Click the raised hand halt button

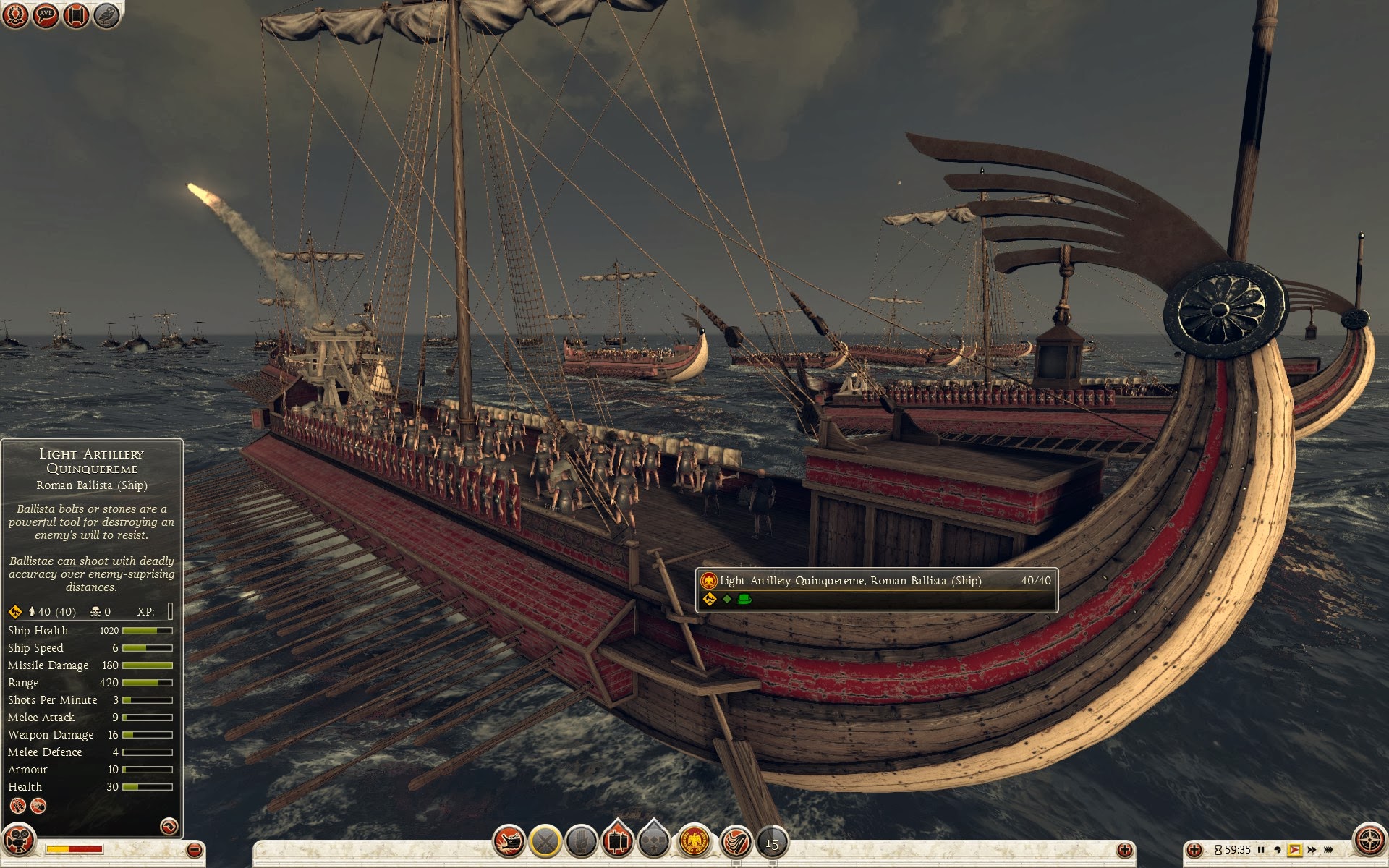pyautogui.click(x=581, y=842)
